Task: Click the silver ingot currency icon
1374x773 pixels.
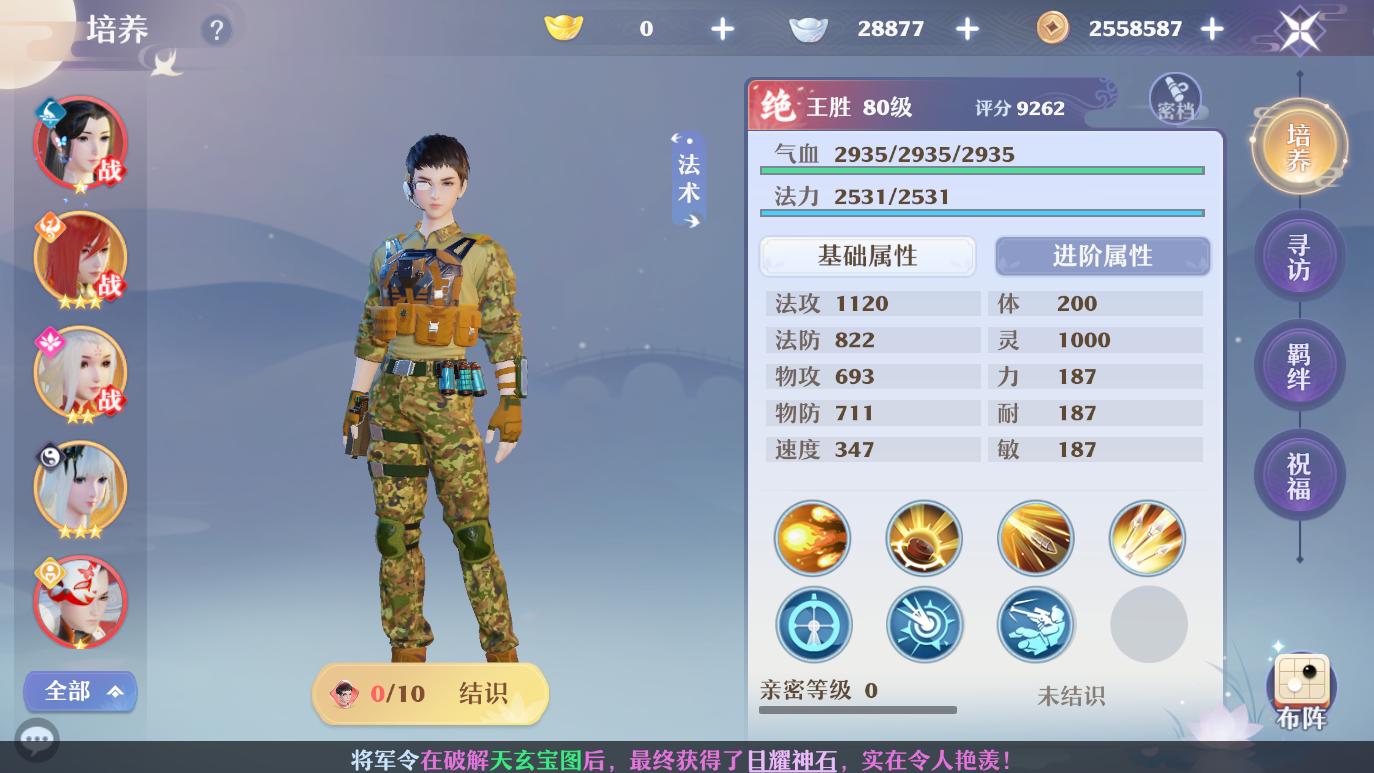Action: click(x=809, y=28)
